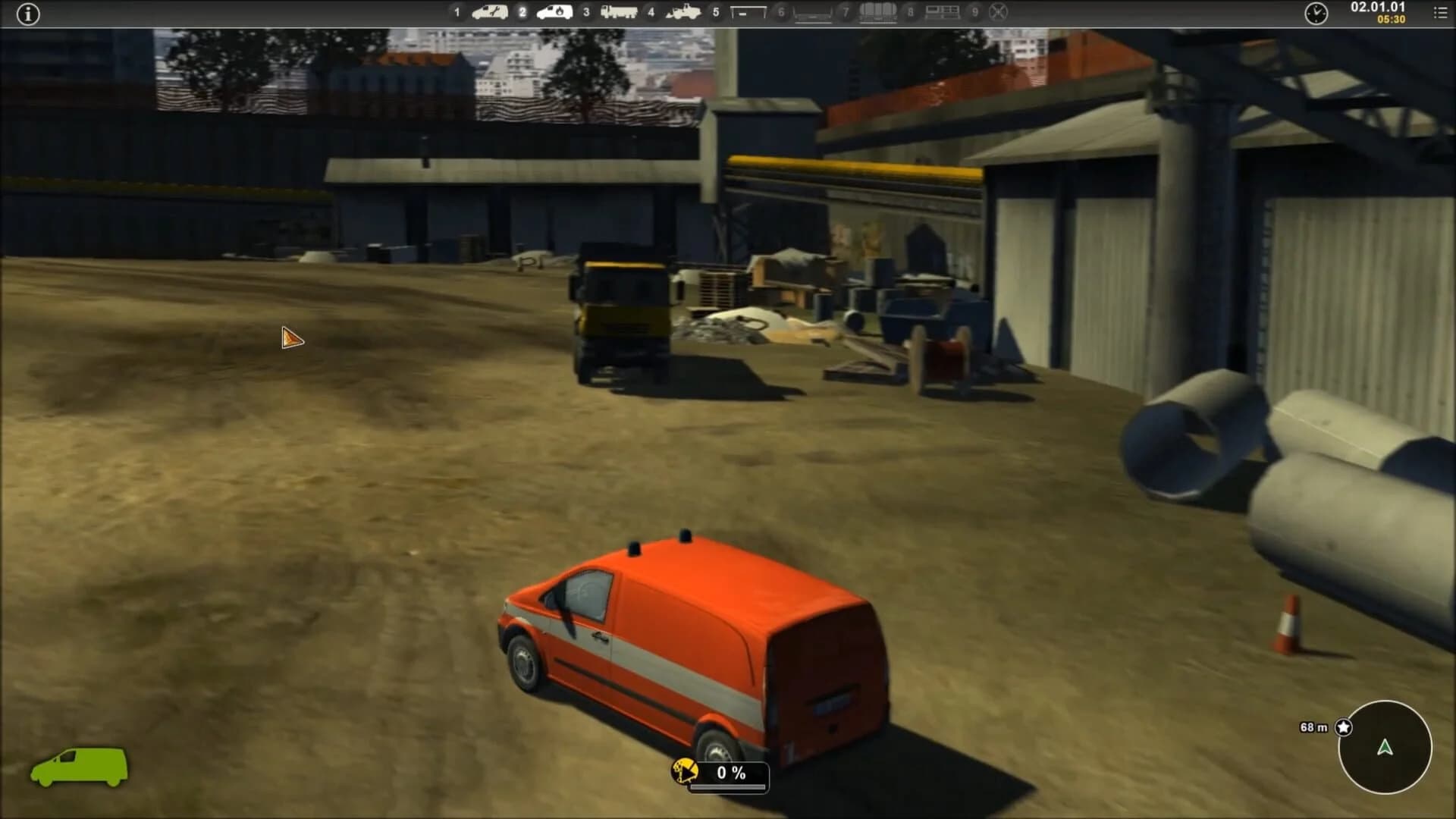The width and height of the screenshot is (1456, 819).
Task: Select the service van in vehicle slot 1
Action: 489,13
